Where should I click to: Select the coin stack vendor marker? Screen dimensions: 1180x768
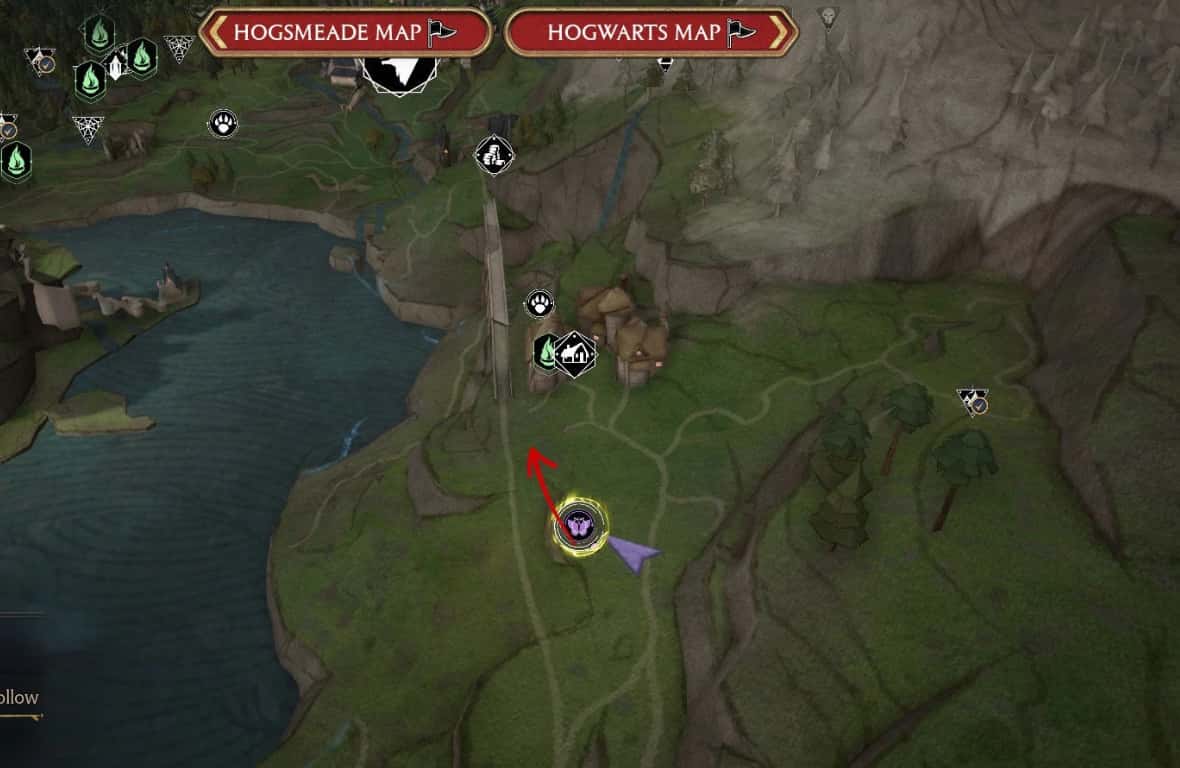click(493, 154)
